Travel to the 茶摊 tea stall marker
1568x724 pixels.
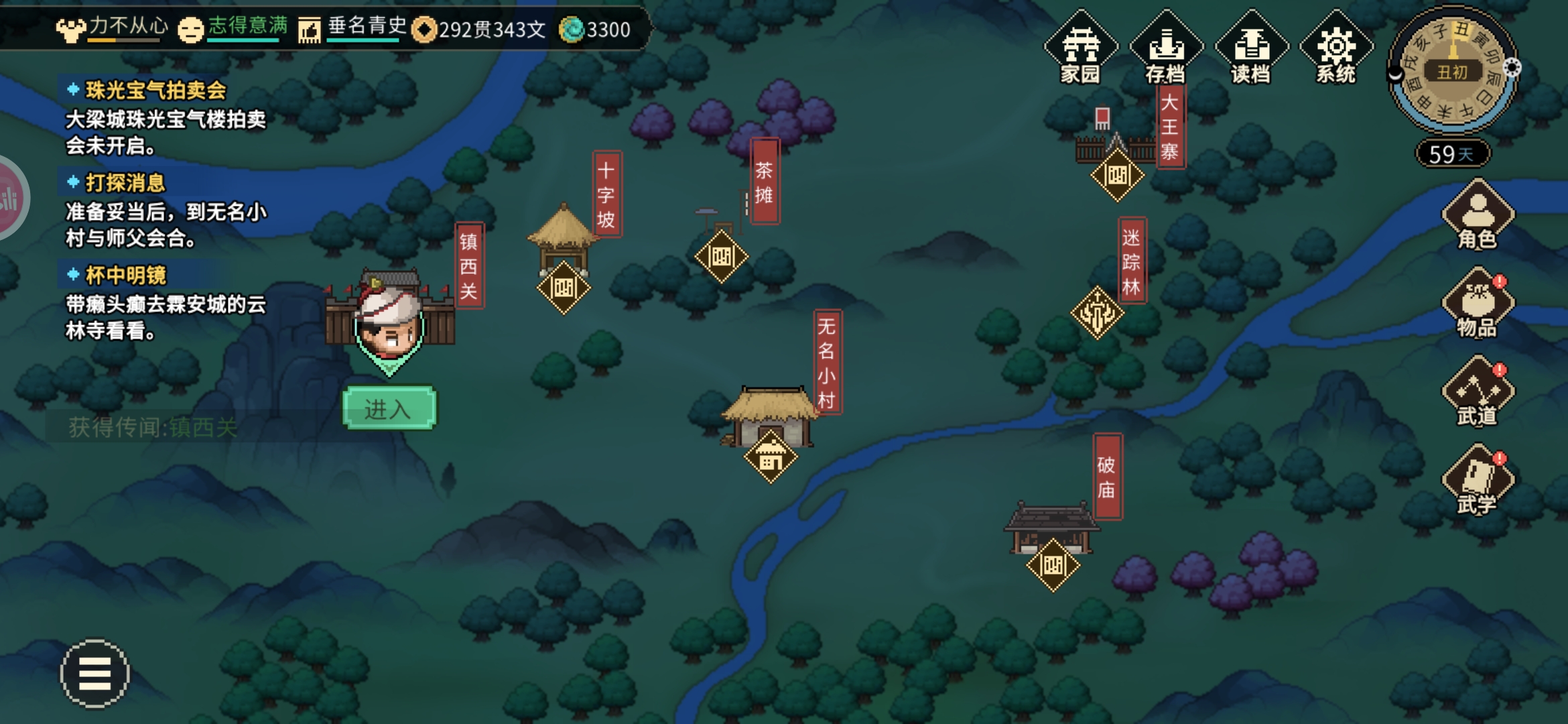(721, 257)
